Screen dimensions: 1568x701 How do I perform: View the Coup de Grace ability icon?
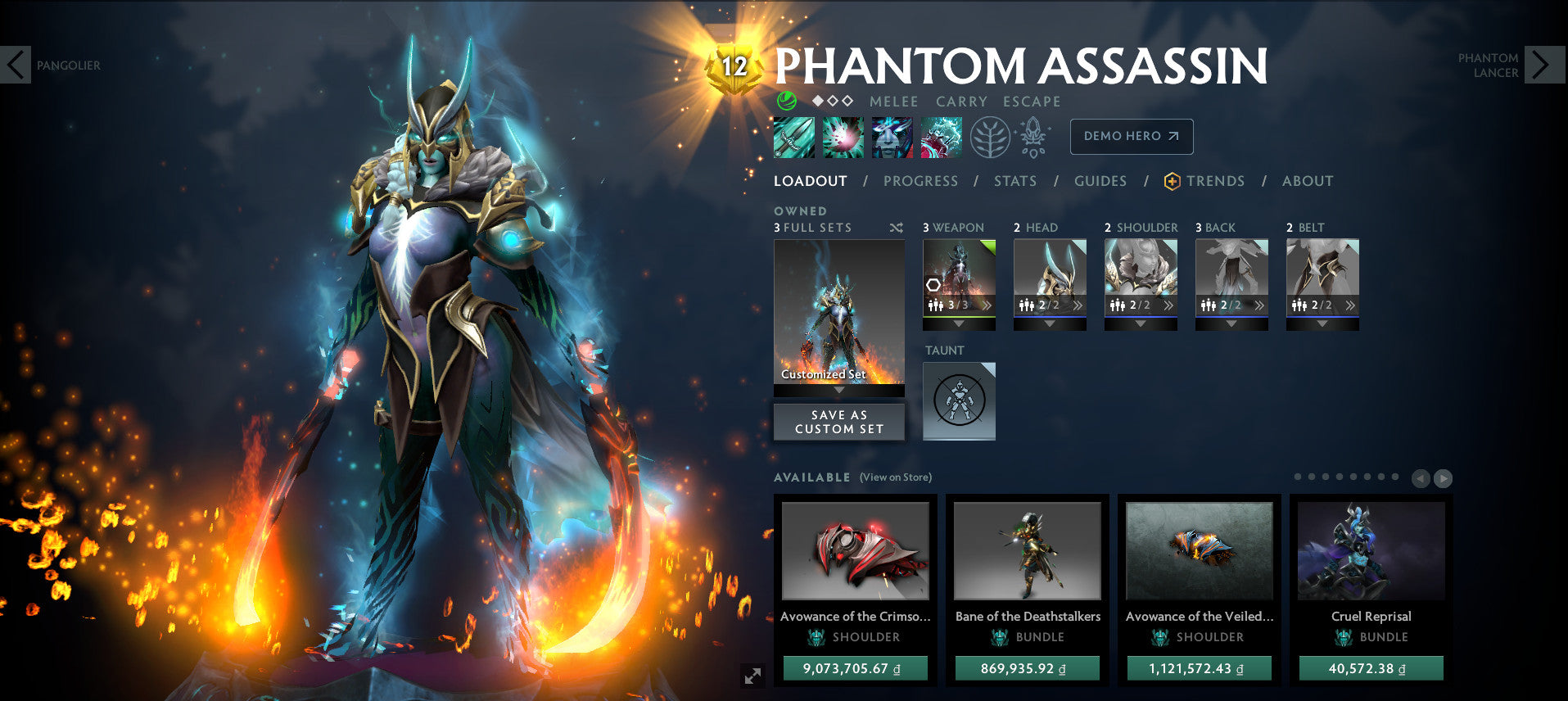941,137
